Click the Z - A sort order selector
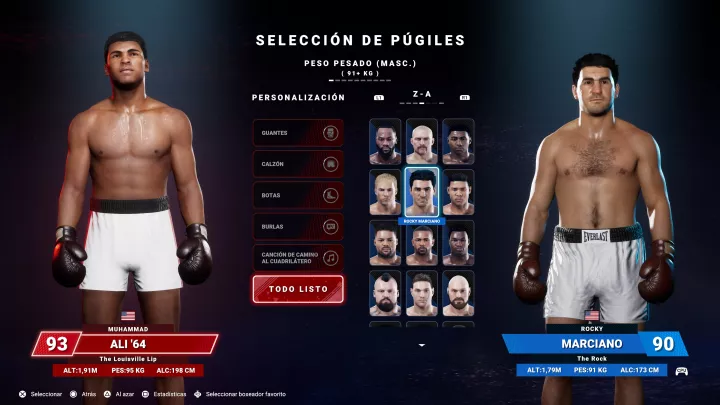This screenshot has height=405, width=720. (422, 97)
